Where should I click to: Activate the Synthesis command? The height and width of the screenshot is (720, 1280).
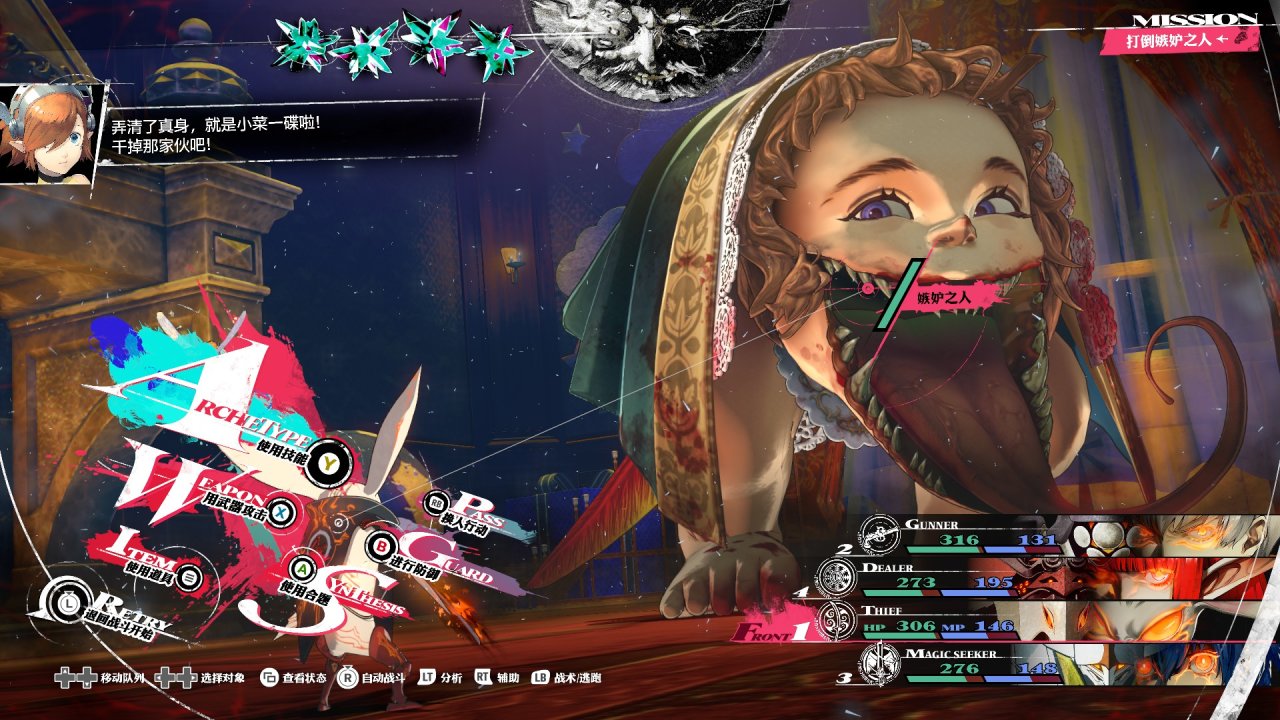(304, 570)
